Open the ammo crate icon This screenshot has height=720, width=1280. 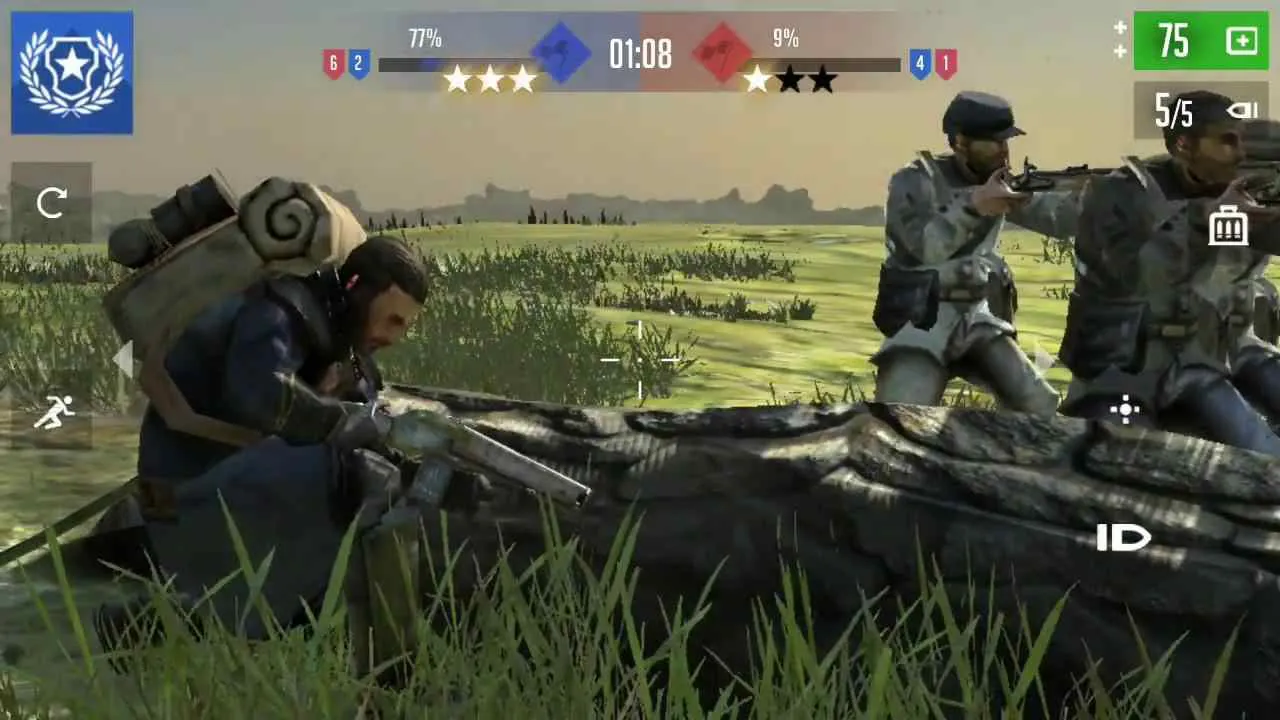[1227, 225]
